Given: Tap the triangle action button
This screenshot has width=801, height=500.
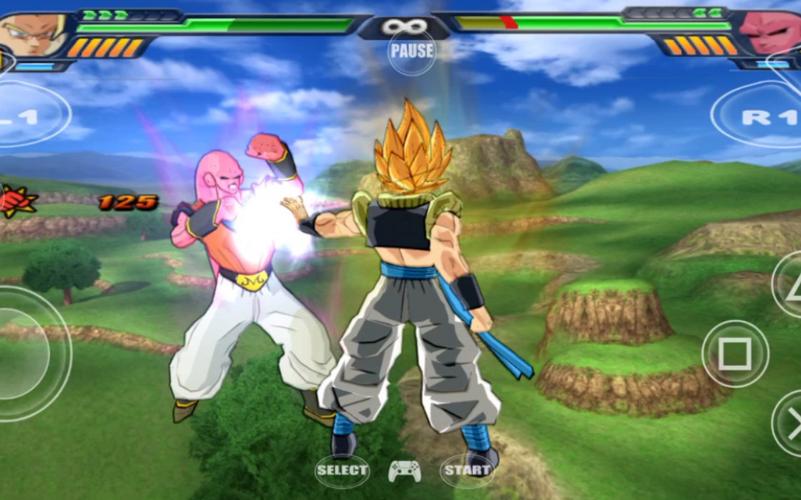Looking at the screenshot, I should pos(788,283).
